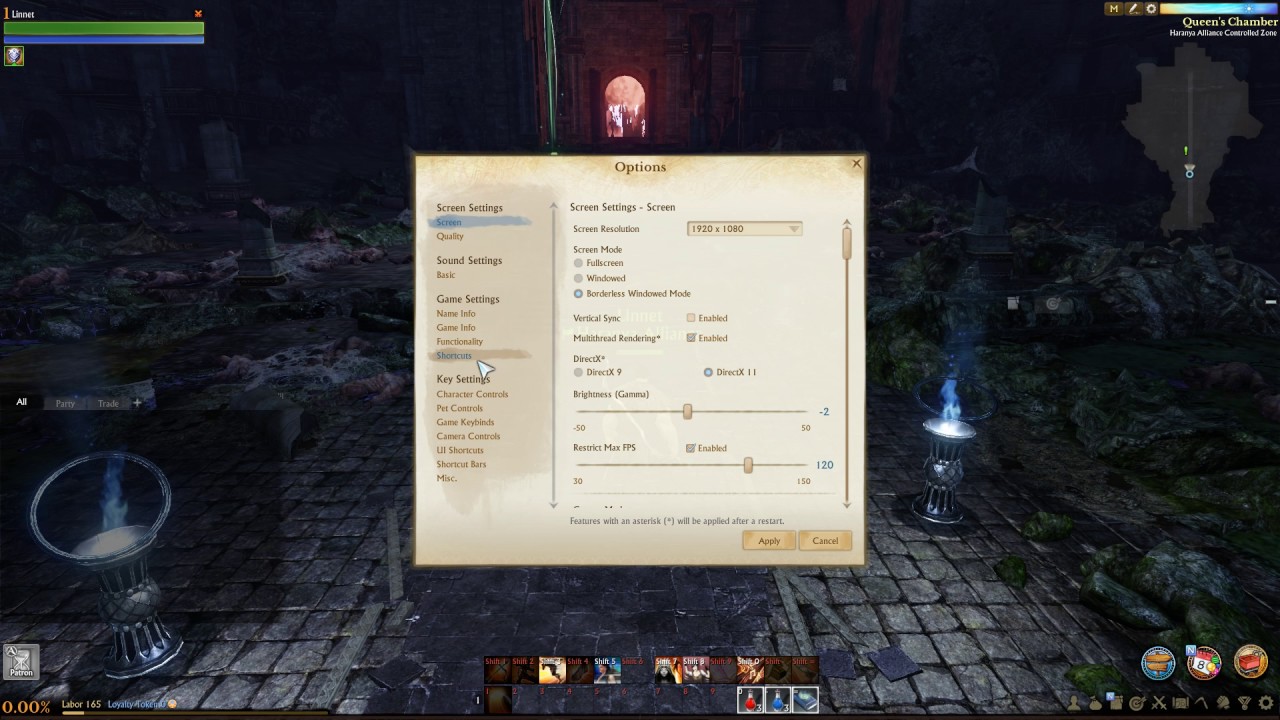Open the bottom-bar gear settings icon
The height and width of the screenshot is (720, 1280).
(x=1265, y=702)
